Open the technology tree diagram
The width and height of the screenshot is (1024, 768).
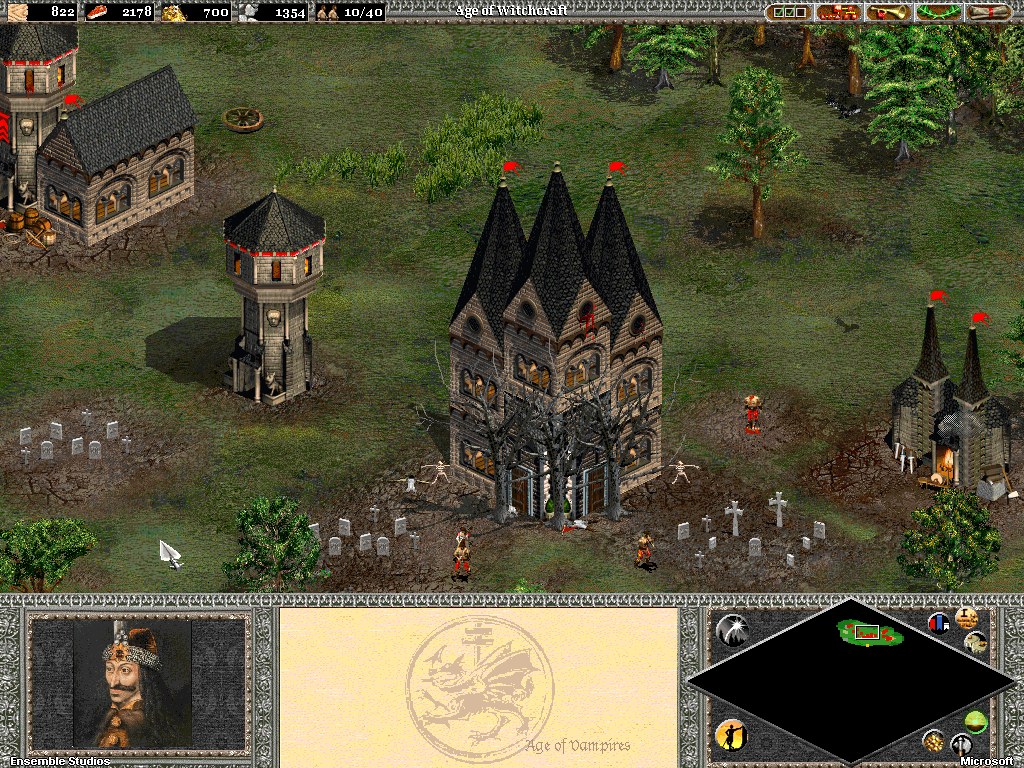tap(840, 12)
